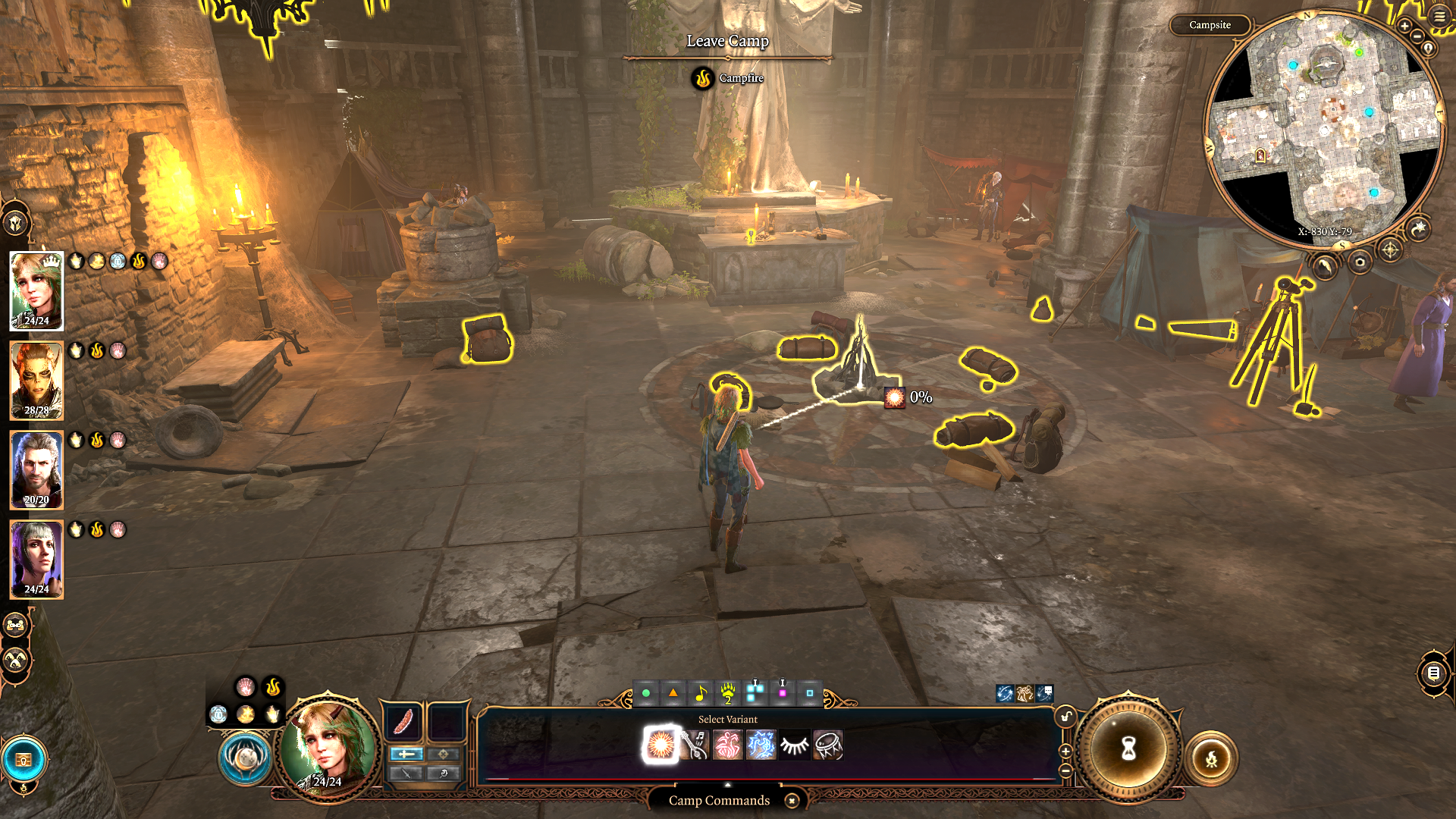Image resolution: width=1456 pixels, height=819 pixels.
Task: Zoom in on the minimap
Action: pos(1404,27)
